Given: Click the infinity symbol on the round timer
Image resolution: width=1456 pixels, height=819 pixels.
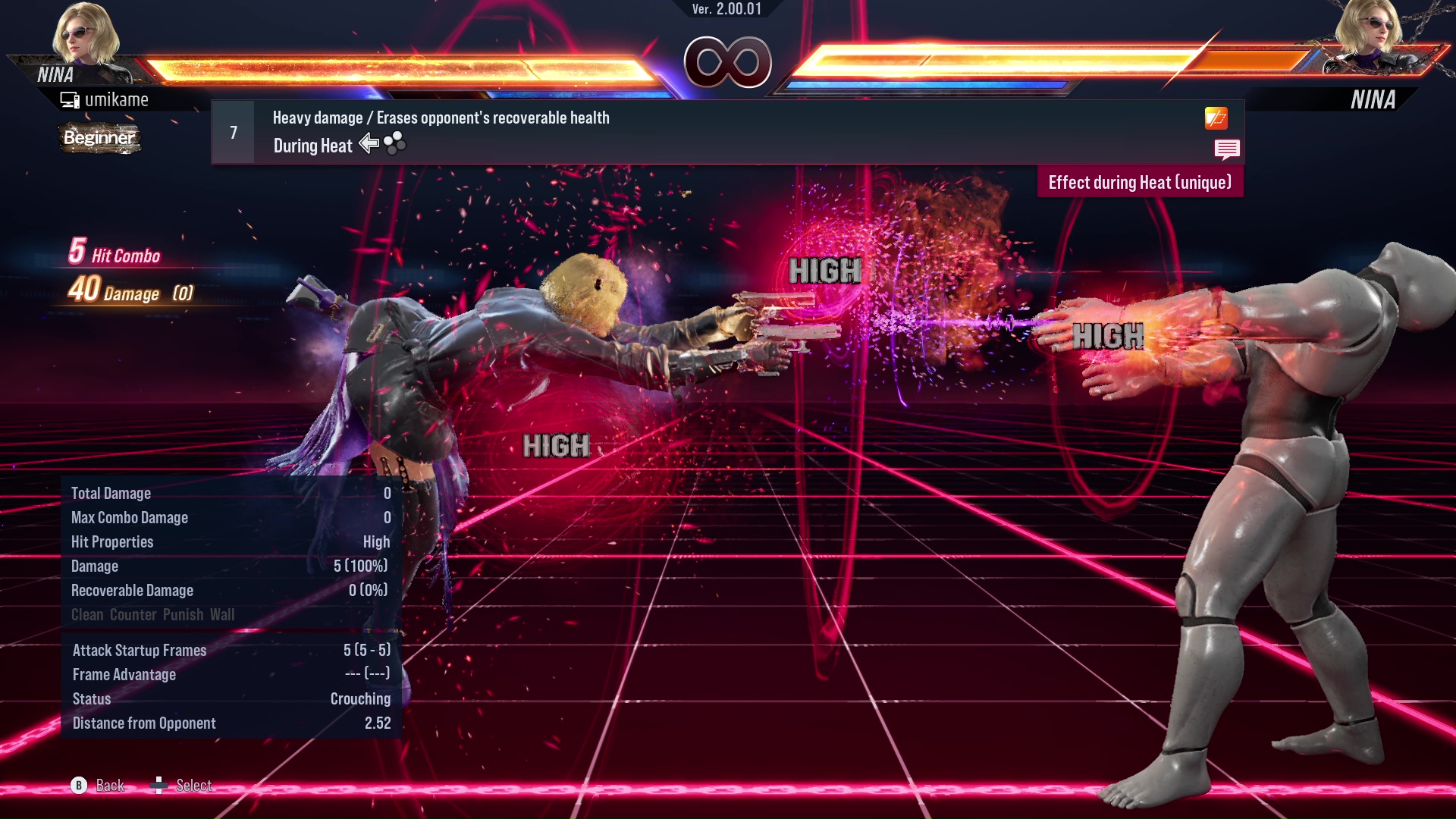Looking at the screenshot, I should pos(727,64).
